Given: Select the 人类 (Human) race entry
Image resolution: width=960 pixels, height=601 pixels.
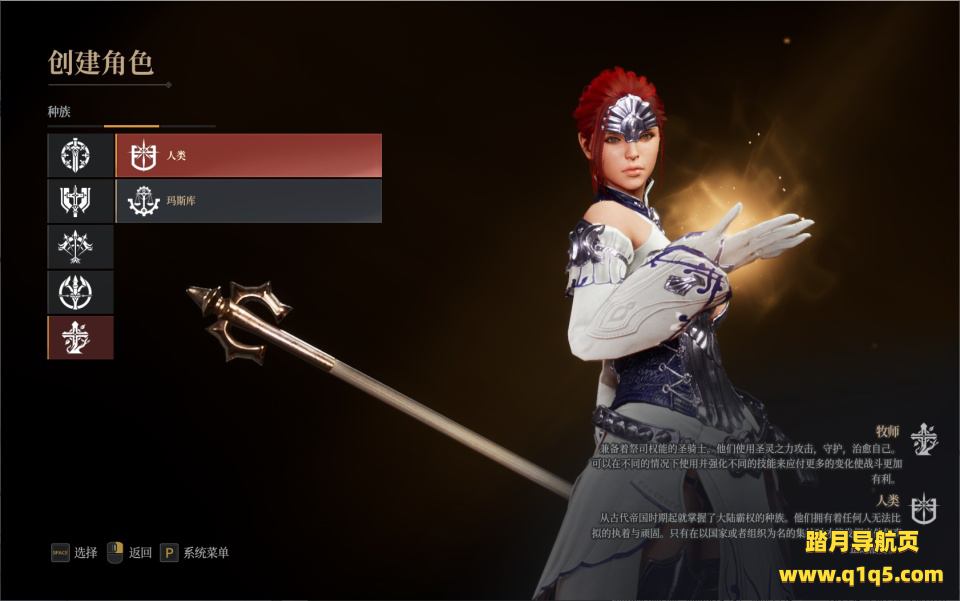Looking at the screenshot, I should click(248, 155).
